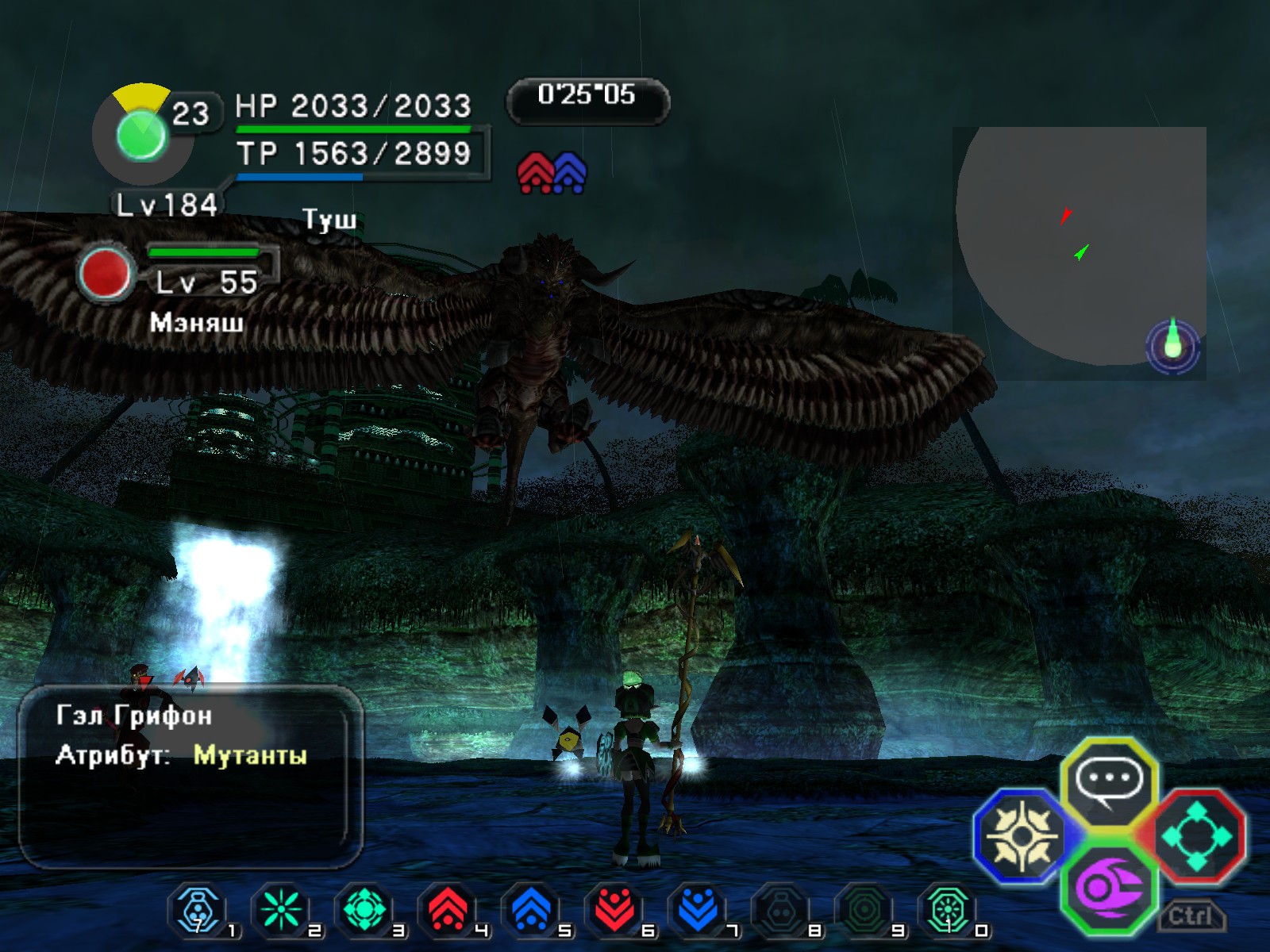Cast the red downward-arrows debuff in slot 6
Screen dimensions: 1270x952
(614, 909)
